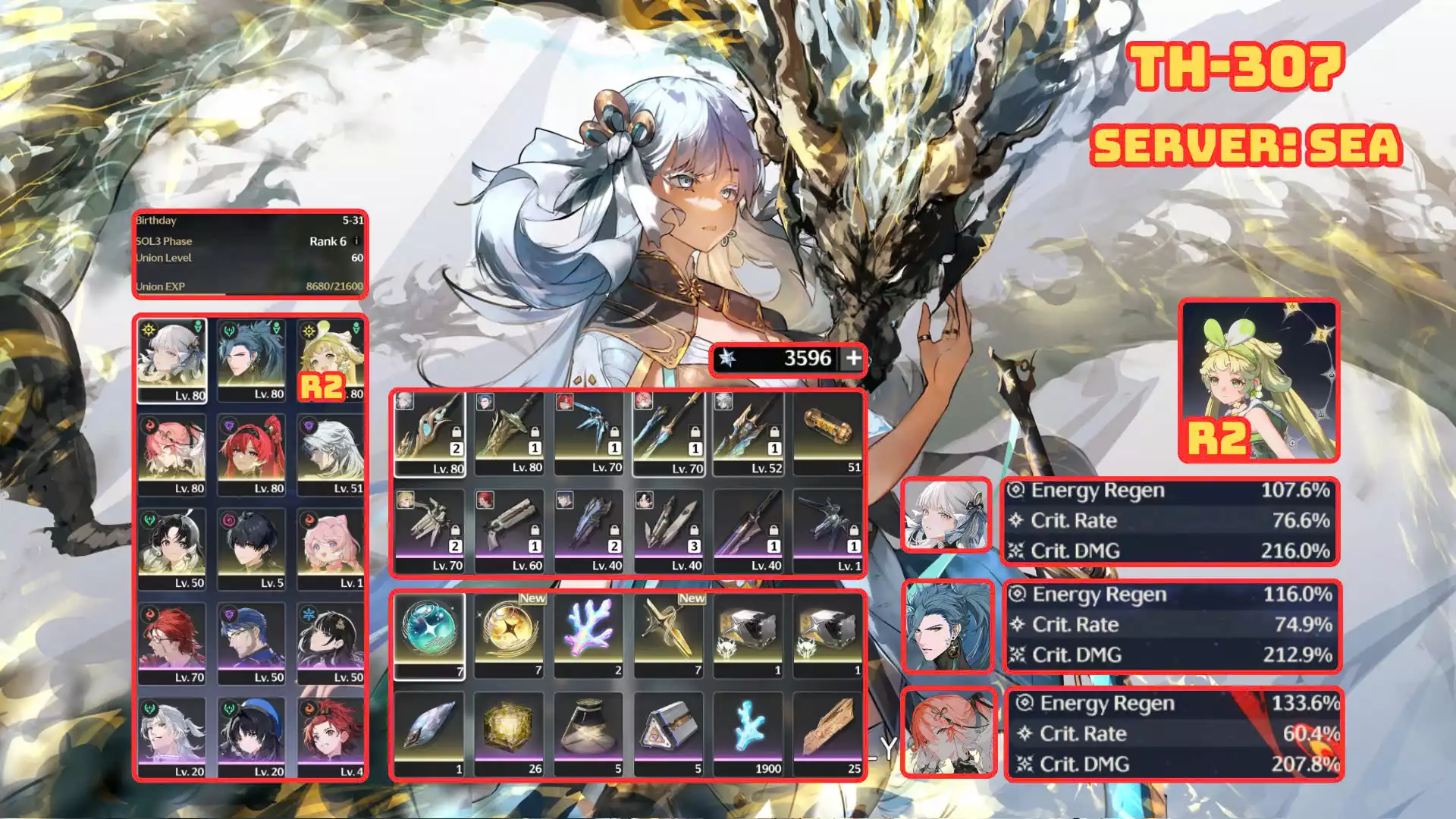Click the purple coral item with count 2

pos(588,635)
